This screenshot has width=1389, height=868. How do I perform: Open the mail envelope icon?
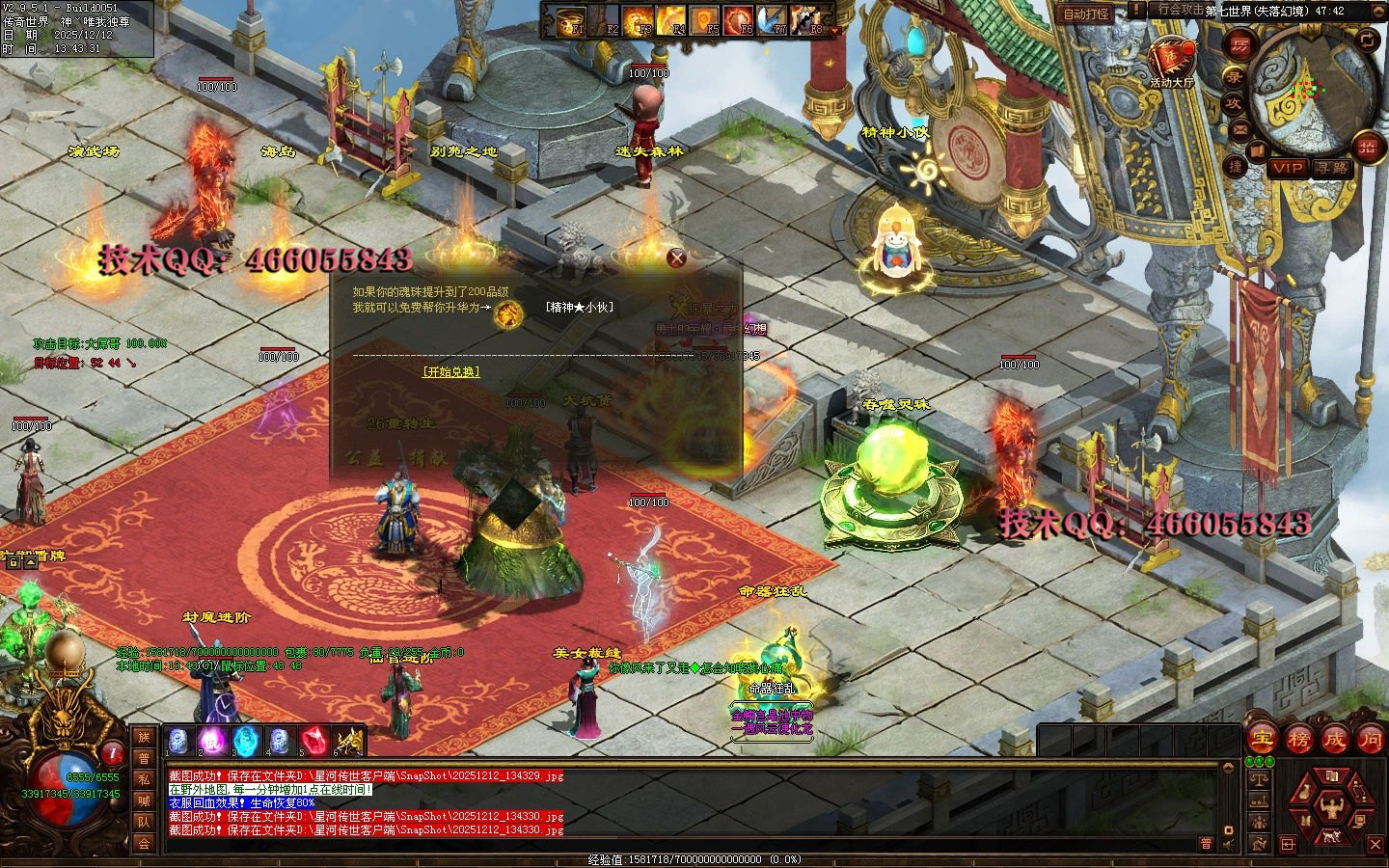pyautogui.click(x=1240, y=128)
